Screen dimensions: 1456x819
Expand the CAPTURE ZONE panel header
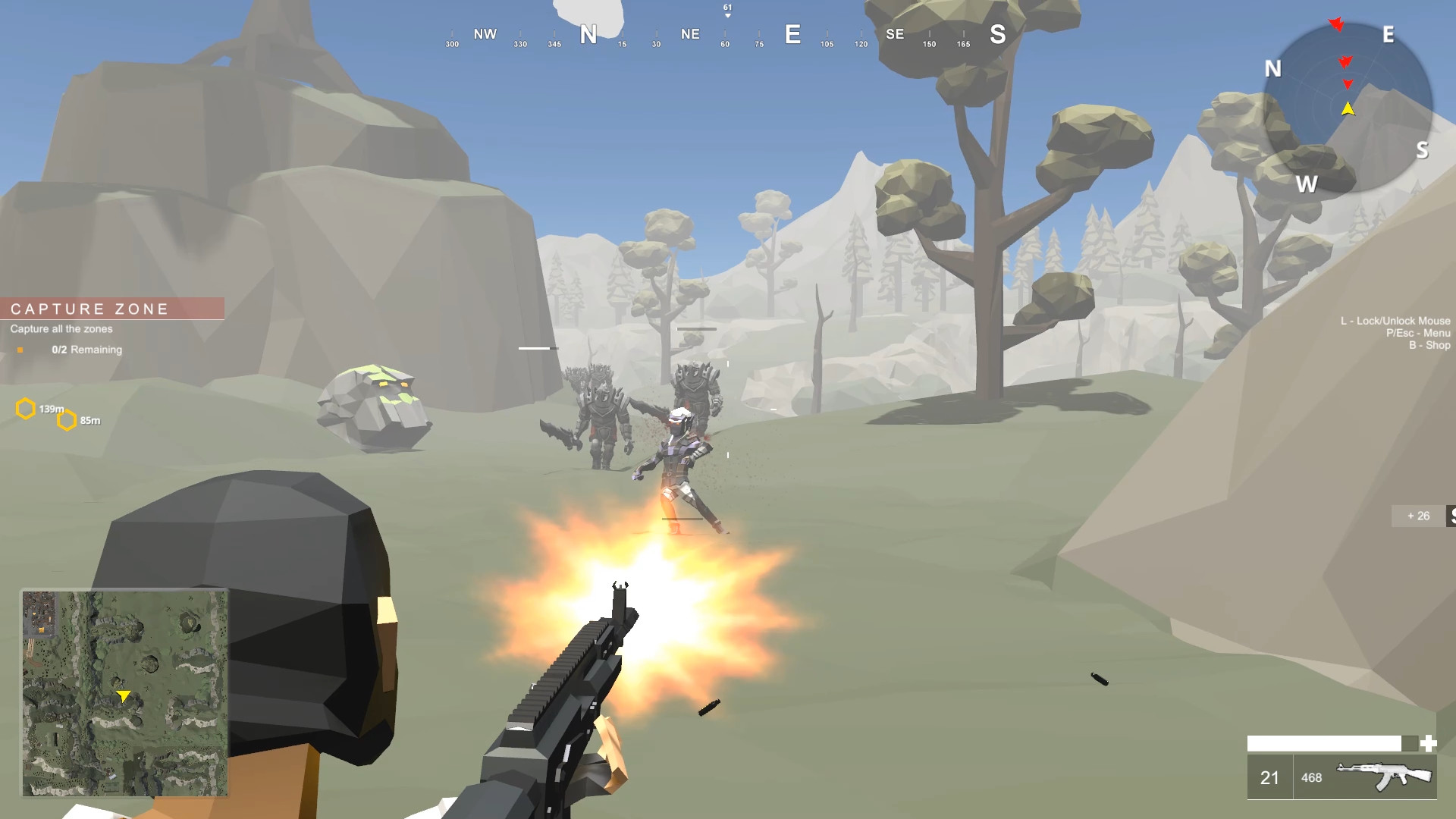[x=89, y=309]
